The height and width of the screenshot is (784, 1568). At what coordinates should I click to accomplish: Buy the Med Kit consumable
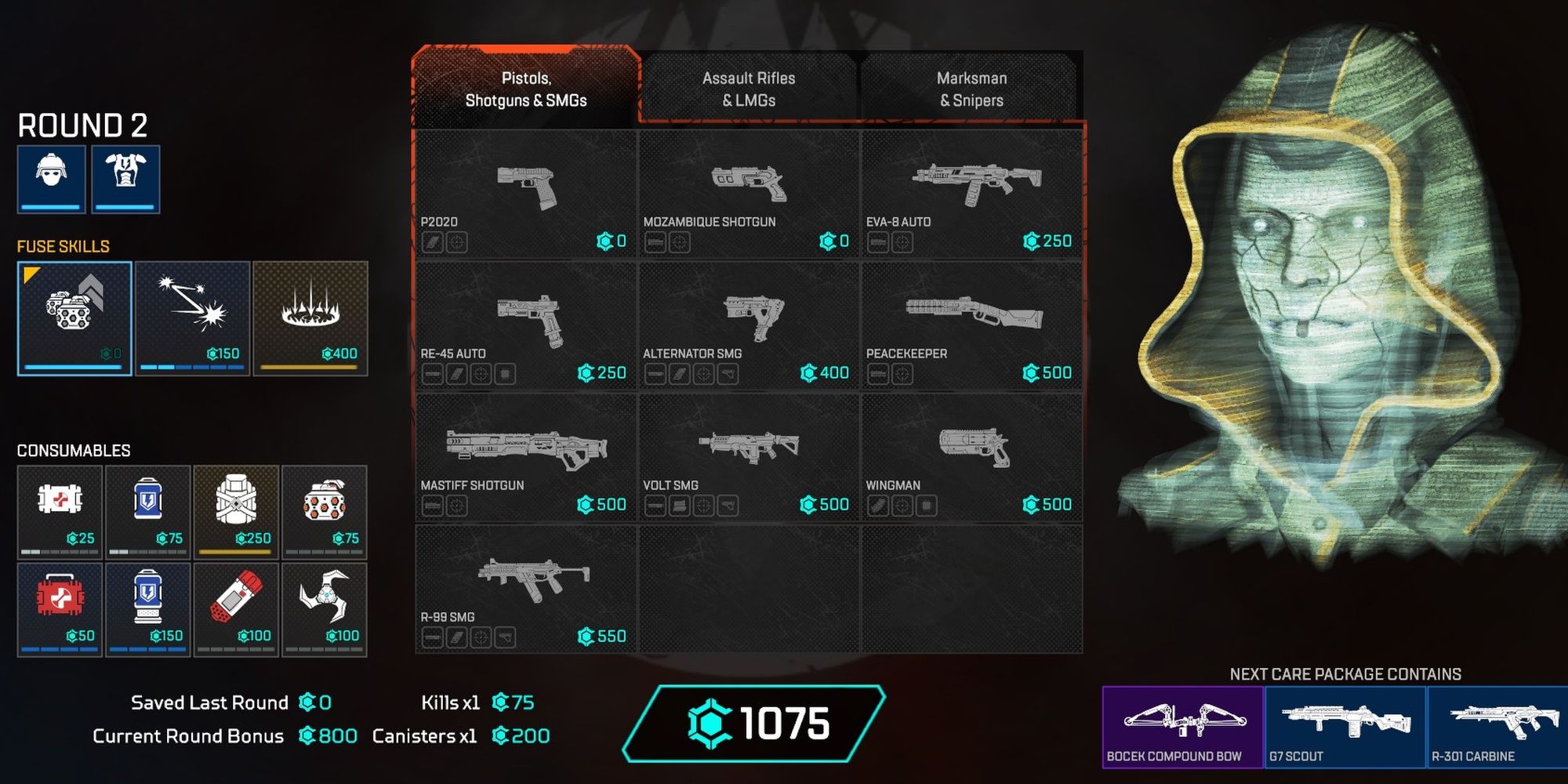60,608
